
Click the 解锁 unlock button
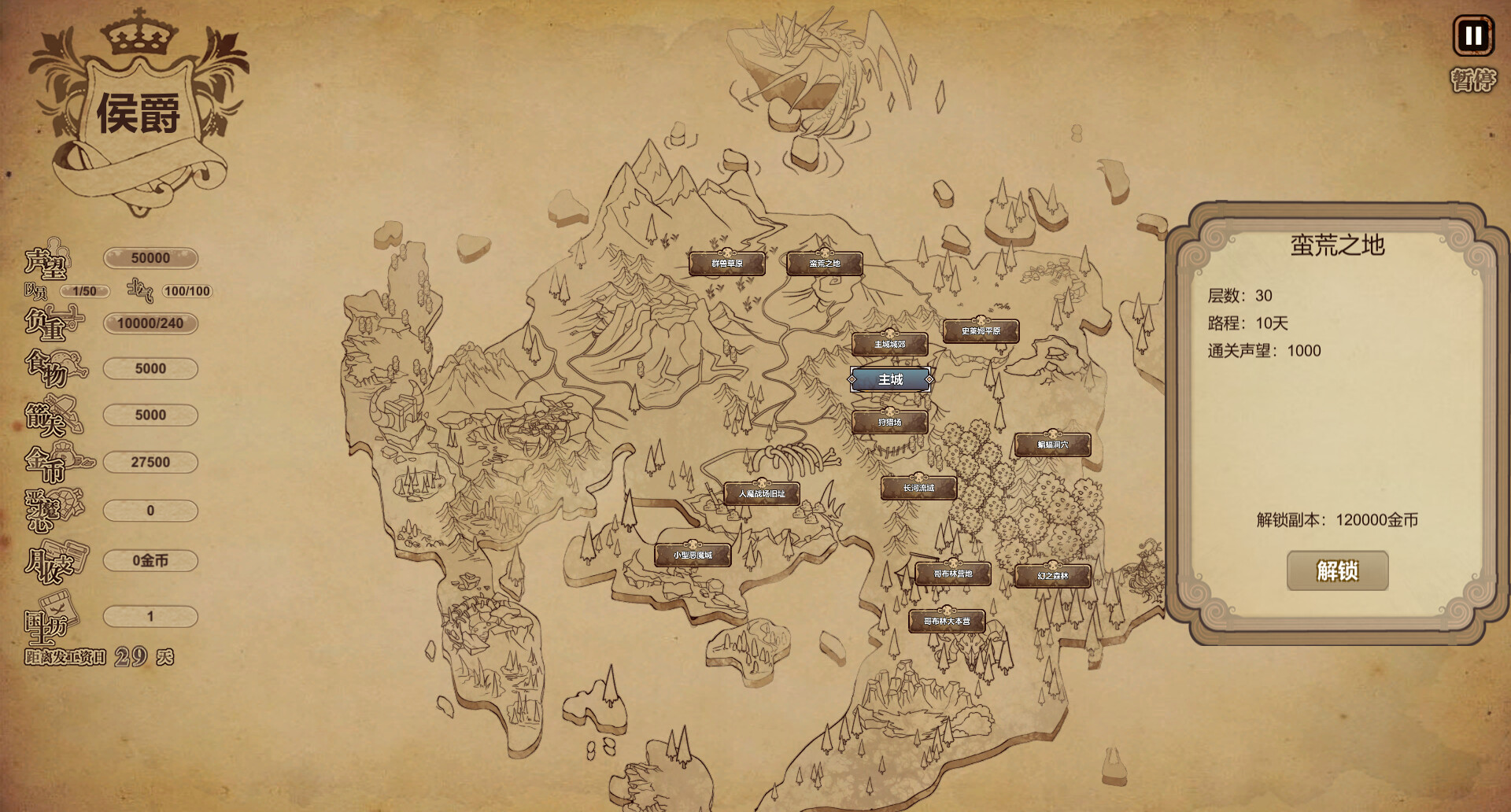point(1337,570)
